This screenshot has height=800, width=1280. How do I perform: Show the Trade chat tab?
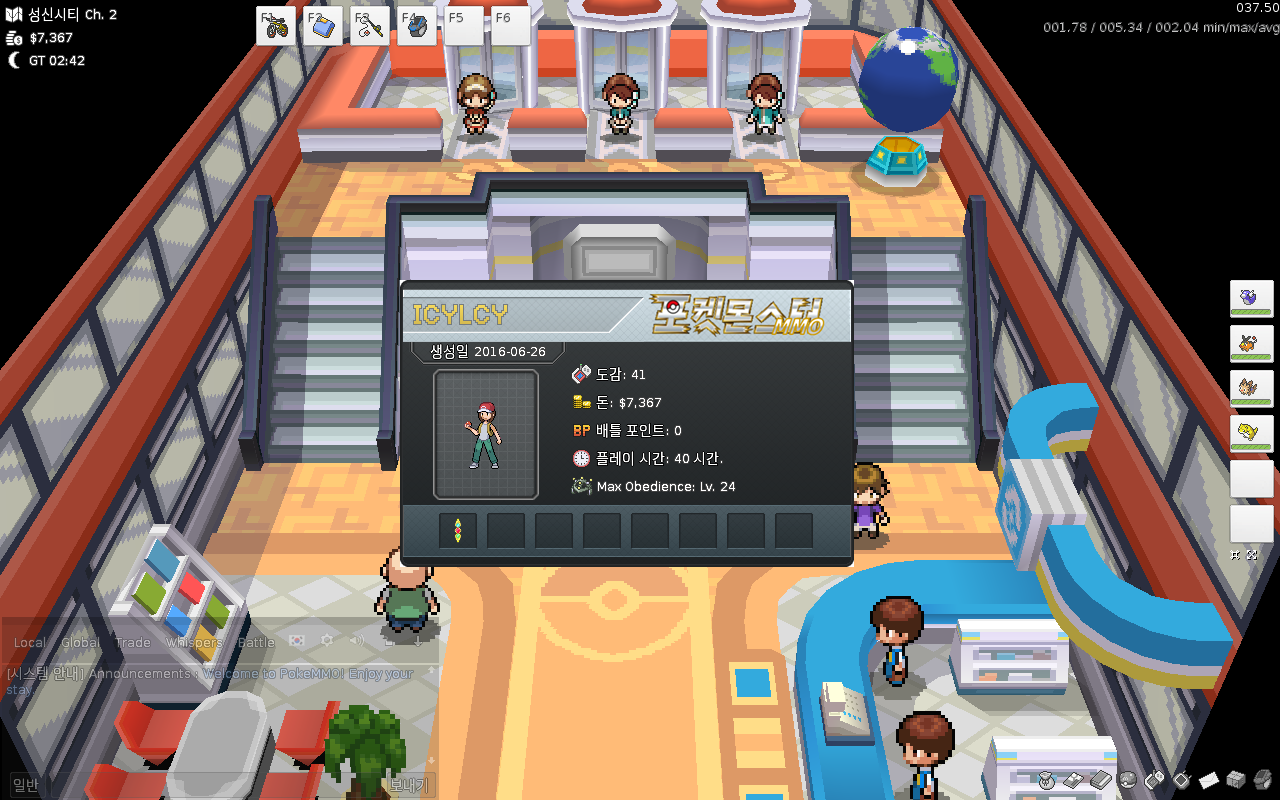coord(133,643)
